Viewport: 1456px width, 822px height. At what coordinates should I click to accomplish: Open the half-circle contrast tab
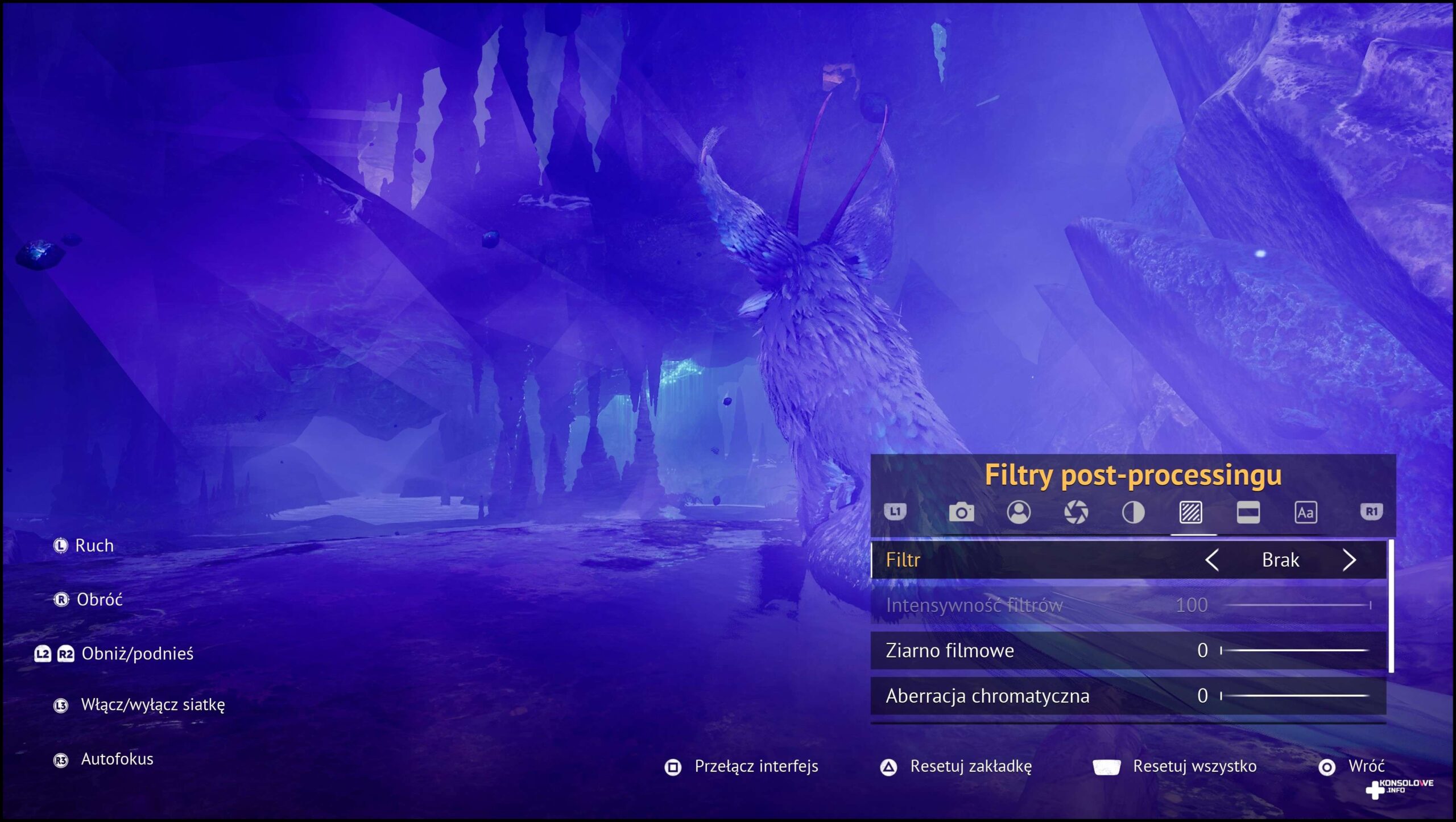1133,513
